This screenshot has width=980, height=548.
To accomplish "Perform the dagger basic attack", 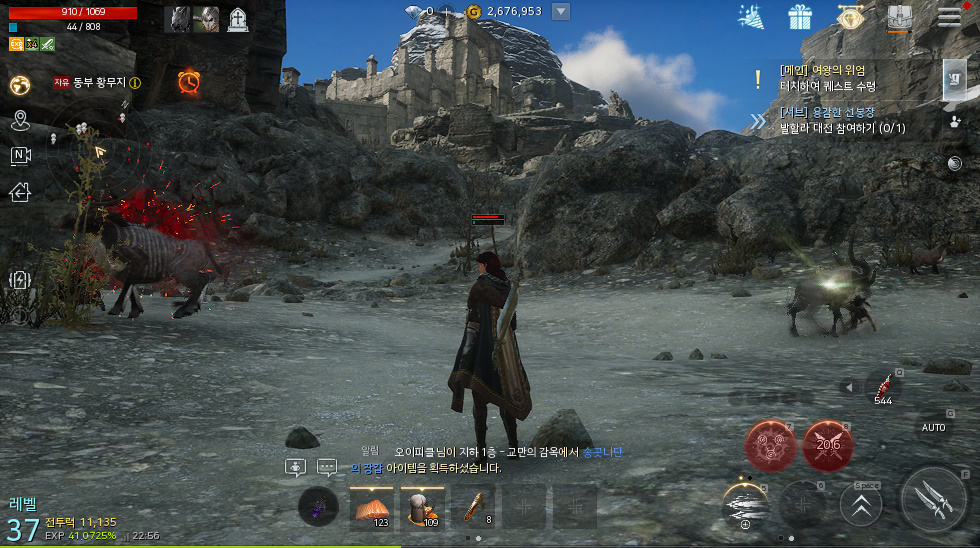I will pos(933,499).
